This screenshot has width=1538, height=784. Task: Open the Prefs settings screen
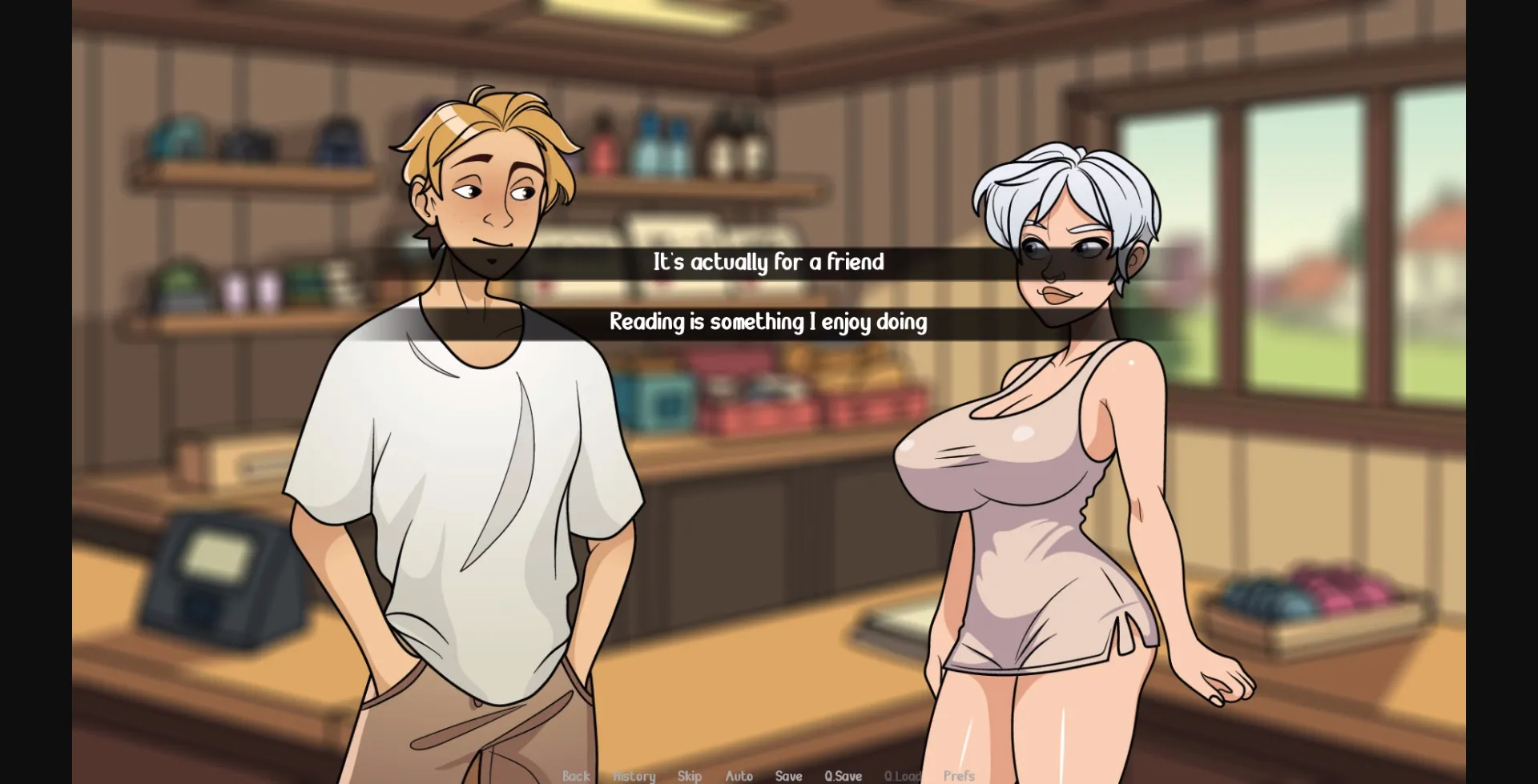click(959, 776)
